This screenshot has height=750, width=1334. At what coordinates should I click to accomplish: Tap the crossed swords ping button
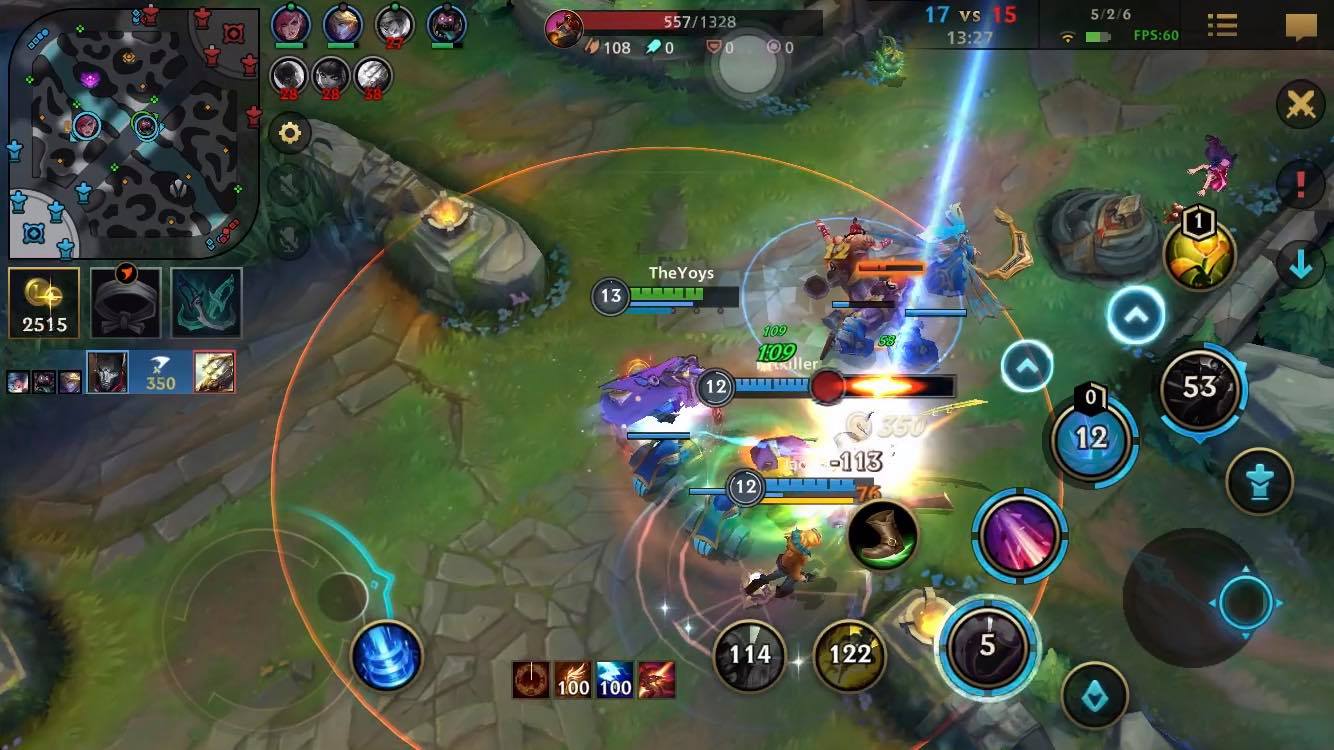(x=1300, y=104)
